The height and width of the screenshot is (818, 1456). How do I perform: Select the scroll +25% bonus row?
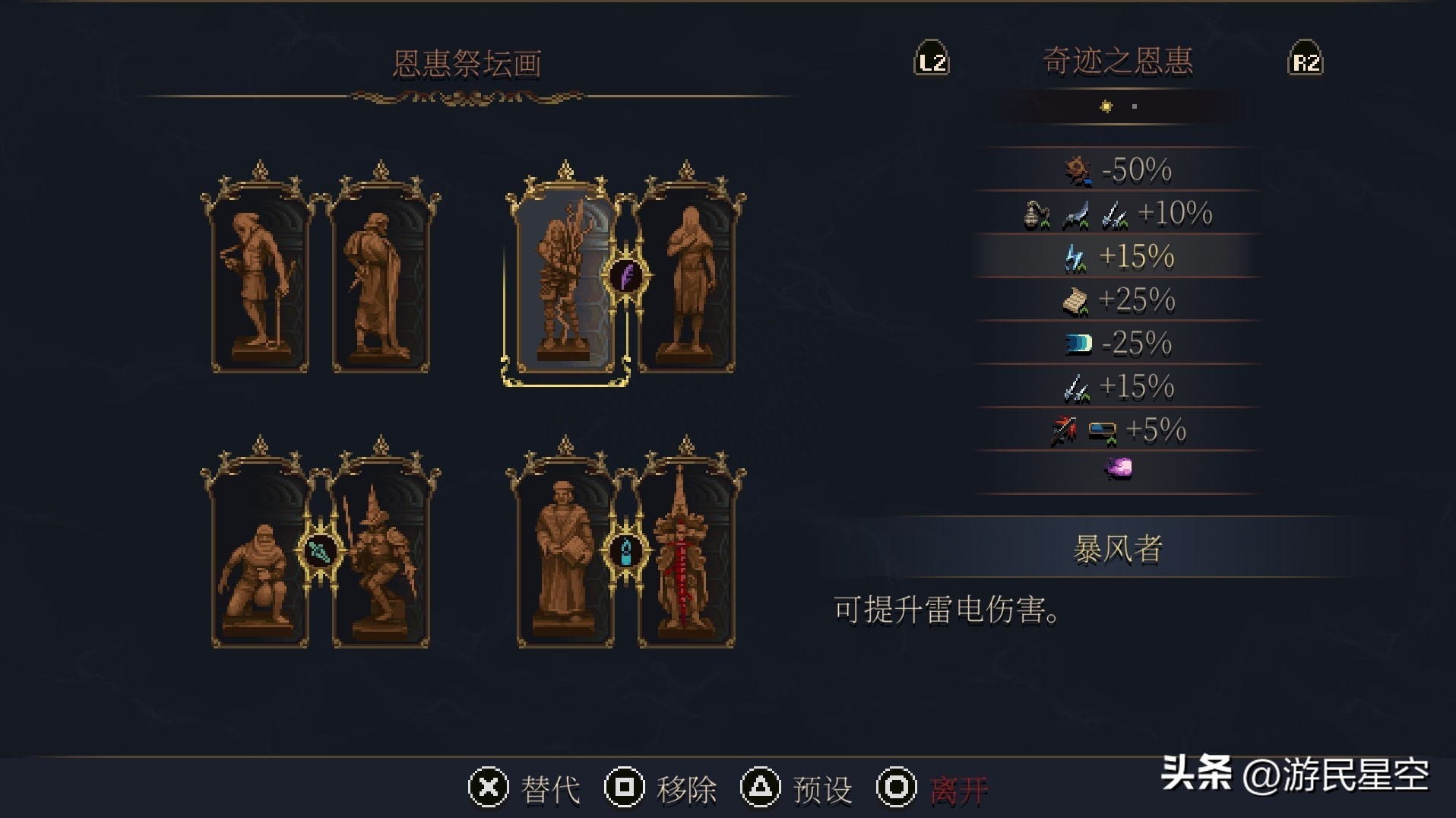1117,300
